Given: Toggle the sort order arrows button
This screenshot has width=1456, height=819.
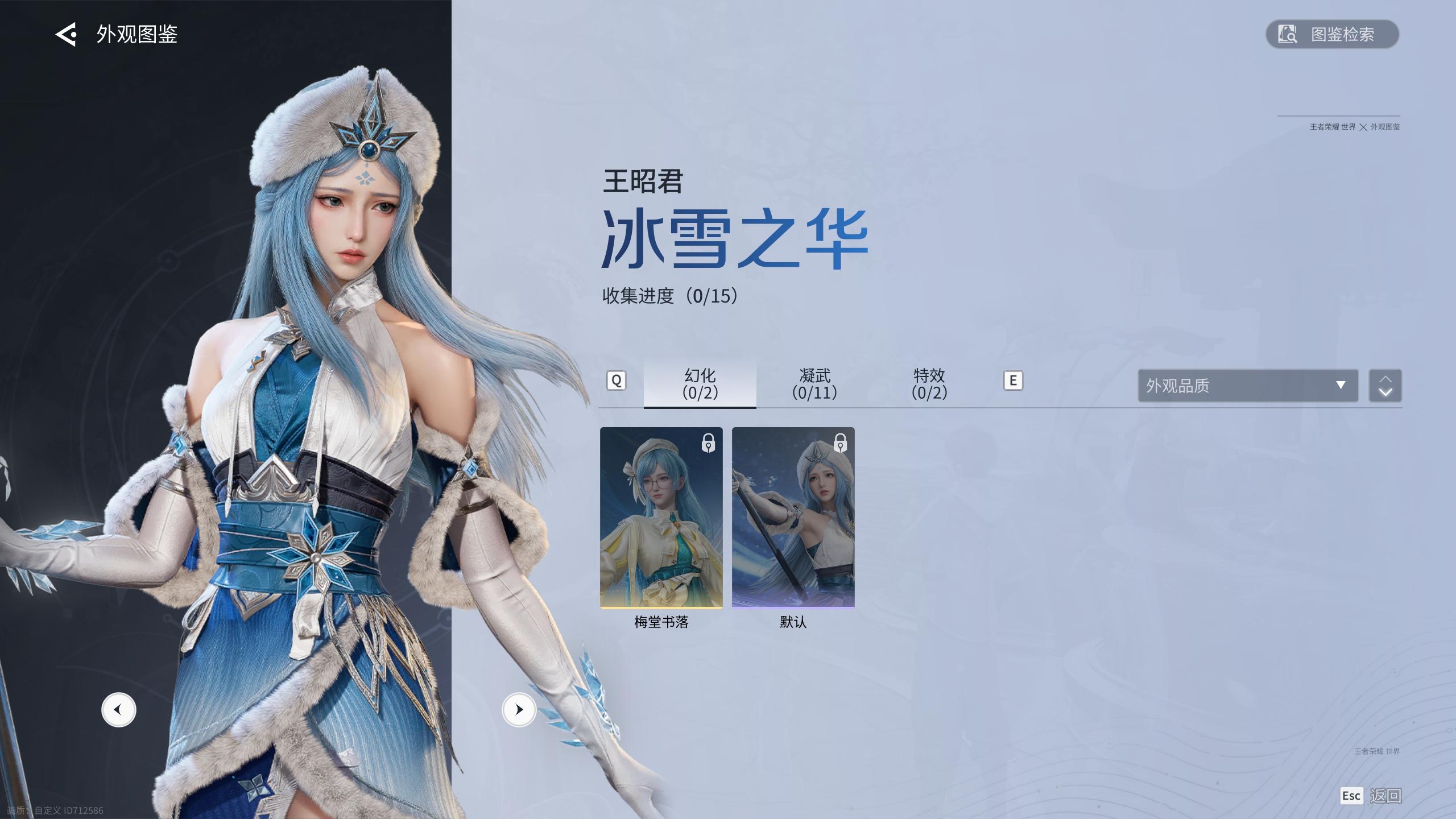Looking at the screenshot, I should click(1385, 386).
